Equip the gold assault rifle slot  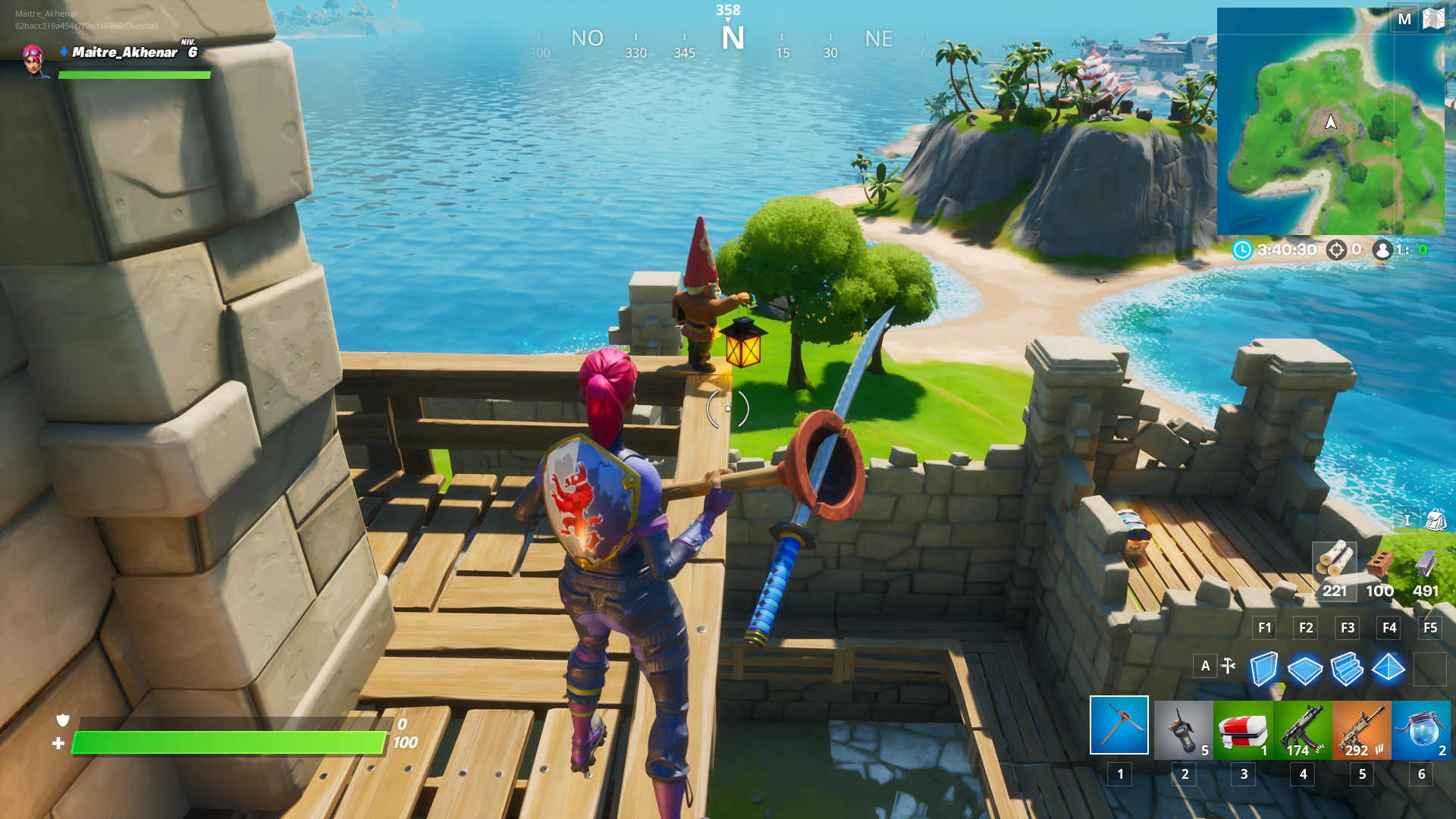click(x=1362, y=730)
